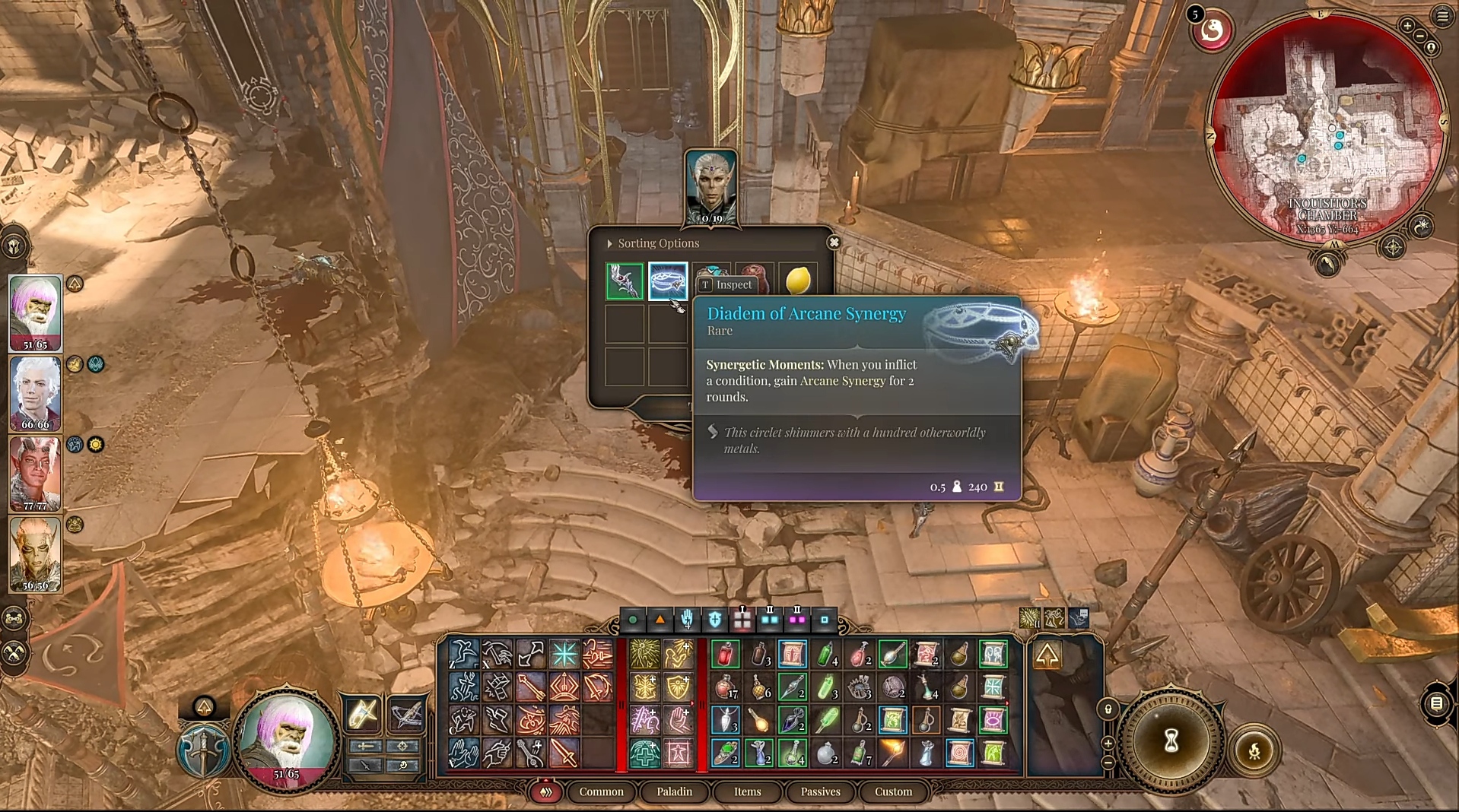
Task: Click the Inquisitor's Chamber minimap
Action: (1327, 129)
